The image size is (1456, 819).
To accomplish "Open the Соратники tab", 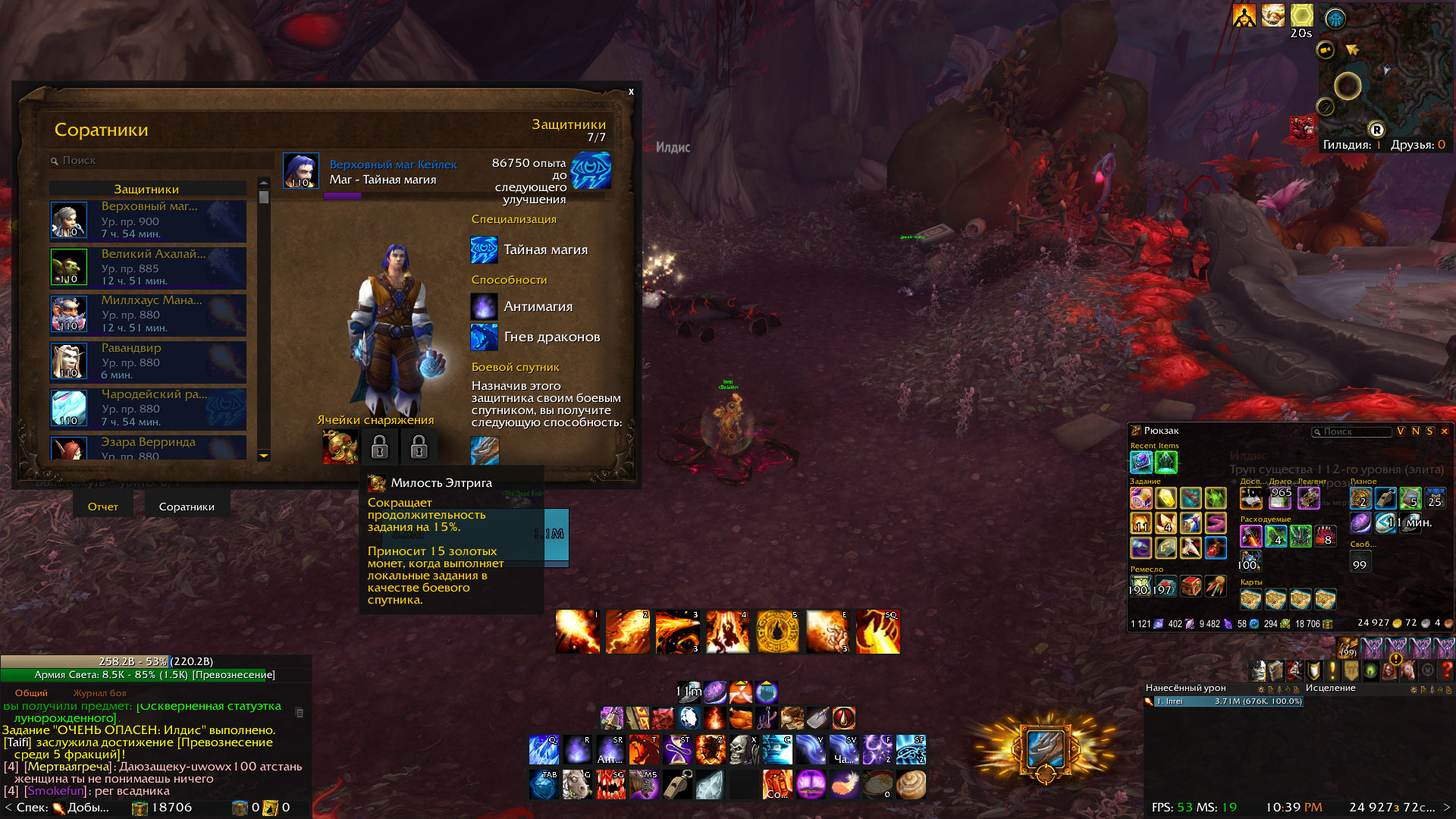I will [187, 507].
